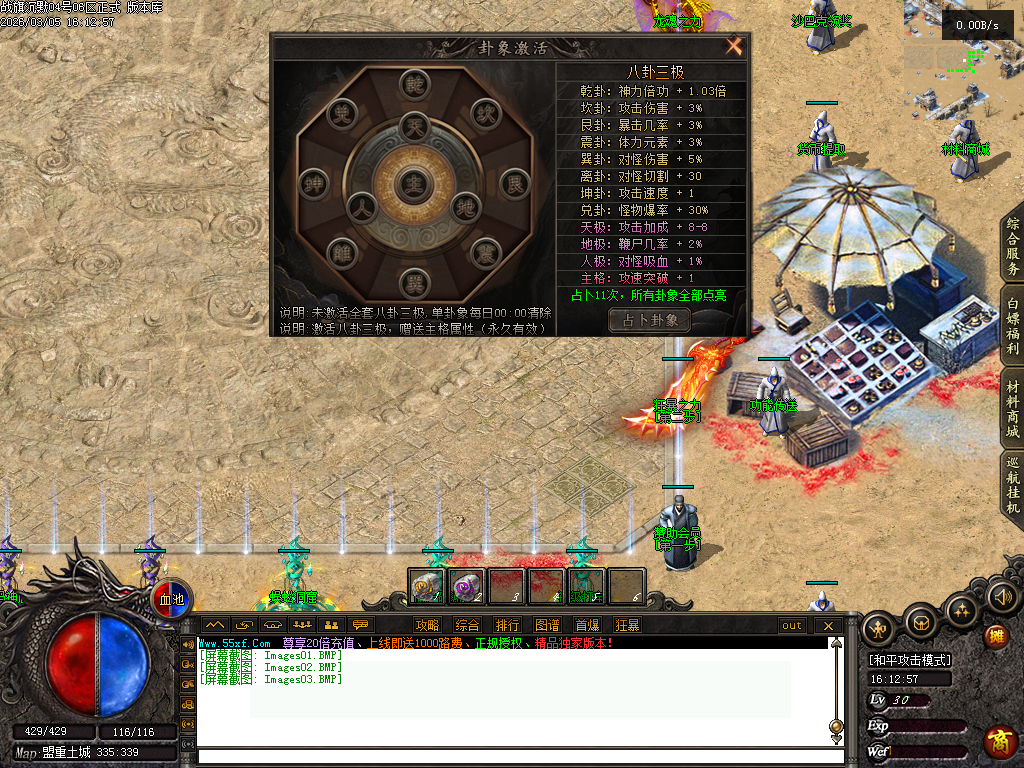Open the bag inventory icon

pos(920,621)
